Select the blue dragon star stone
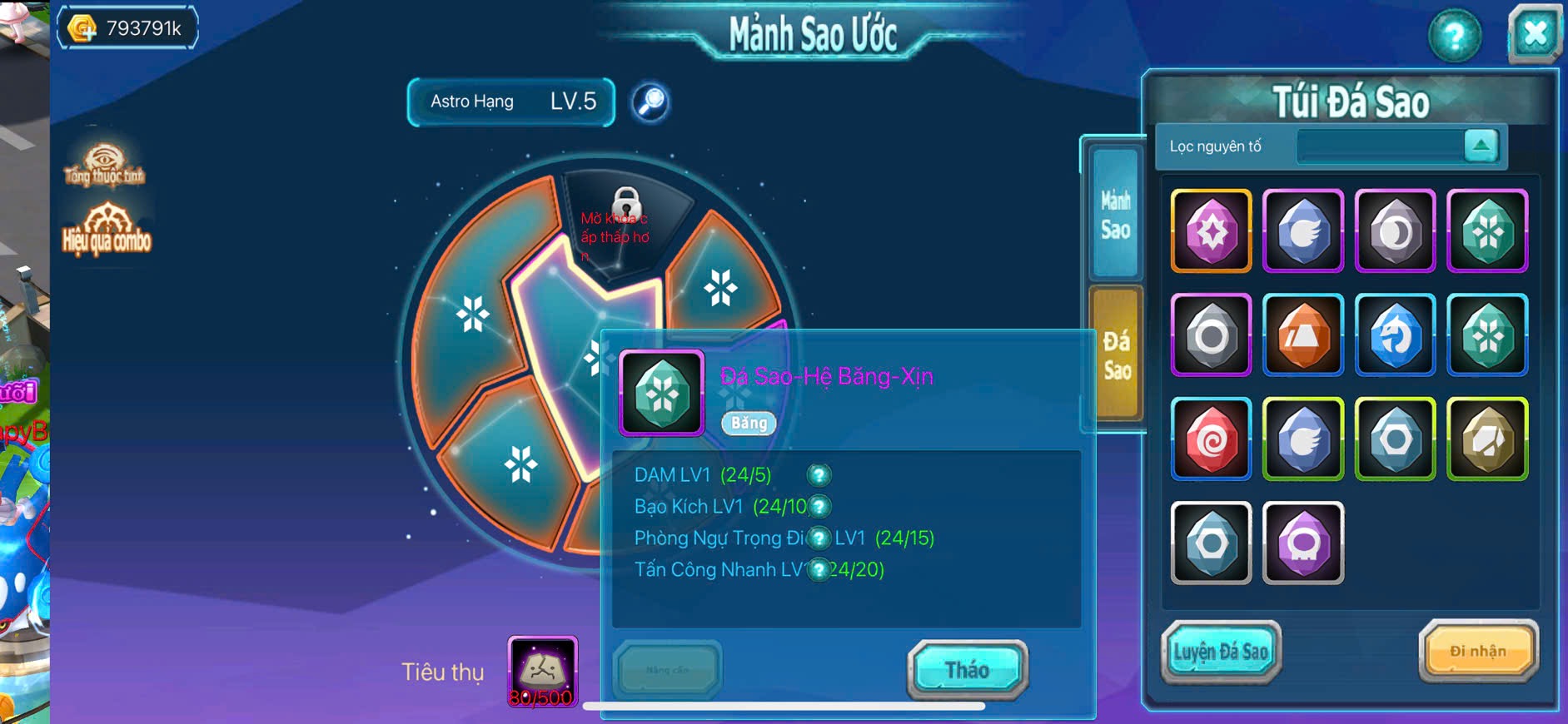The height and width of the screenshot is (724, 1568). click(x=1396, y=335)
